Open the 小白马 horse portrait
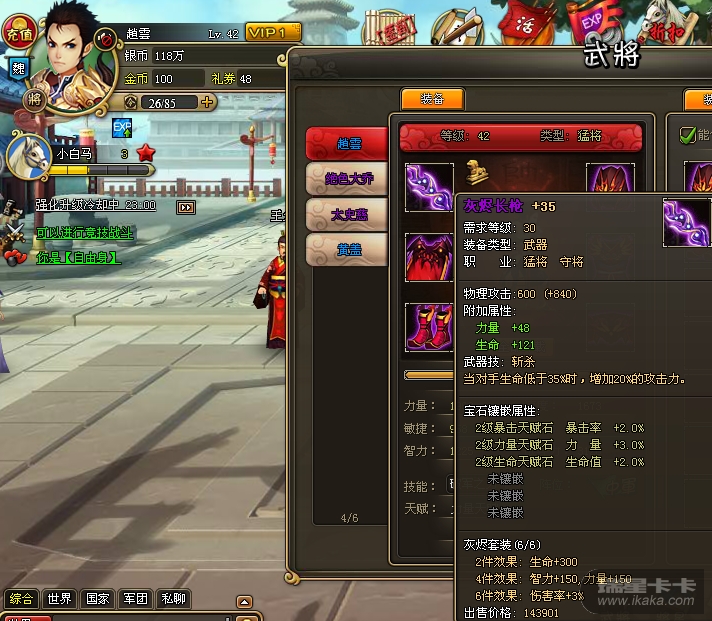Screen dimensions: 712x621 point(28,156)
